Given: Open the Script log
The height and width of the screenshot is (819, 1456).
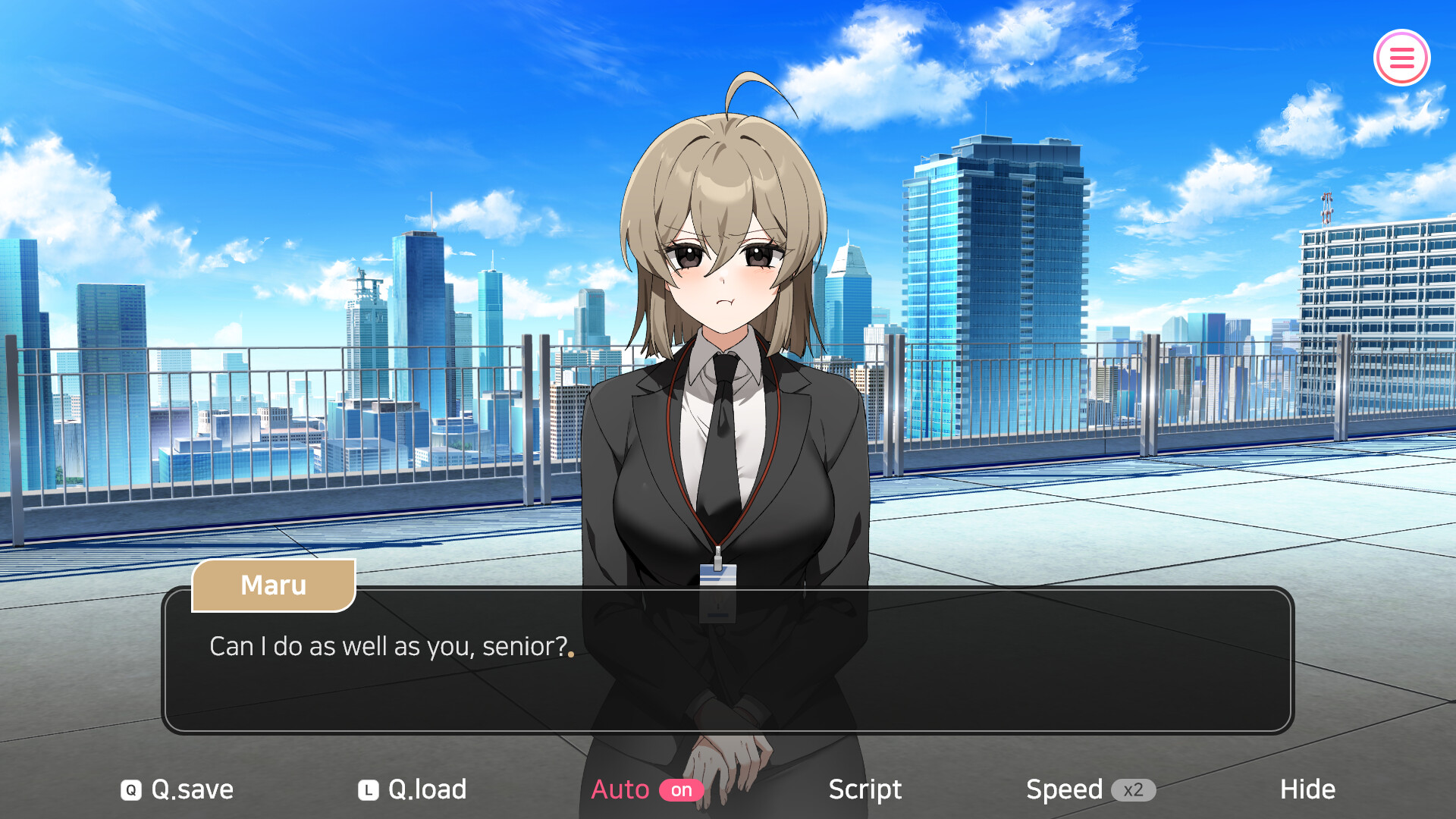Looking at the screenshot, I should tap(864, 789).
